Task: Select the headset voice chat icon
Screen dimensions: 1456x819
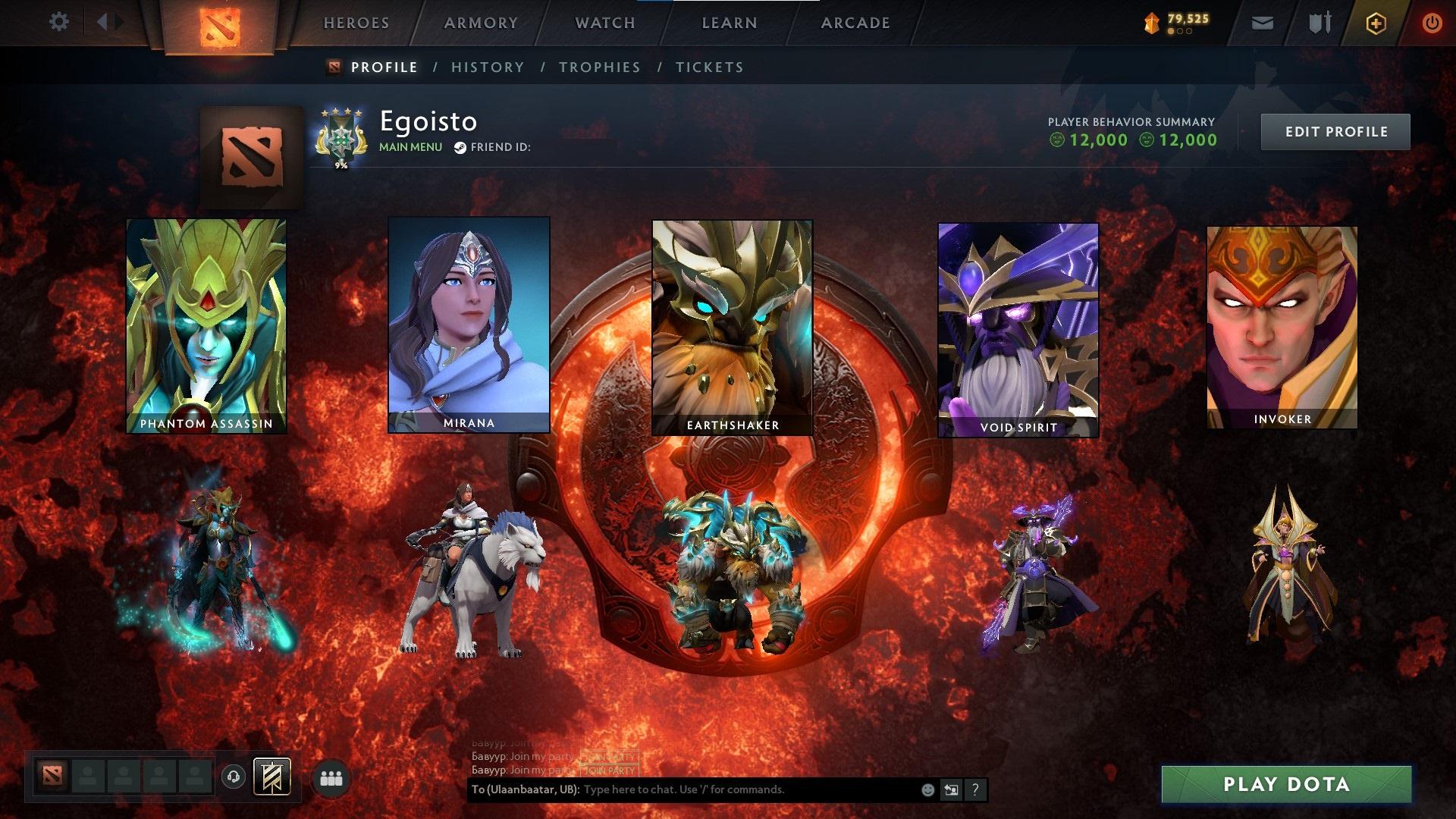Action: coord(233,776)
